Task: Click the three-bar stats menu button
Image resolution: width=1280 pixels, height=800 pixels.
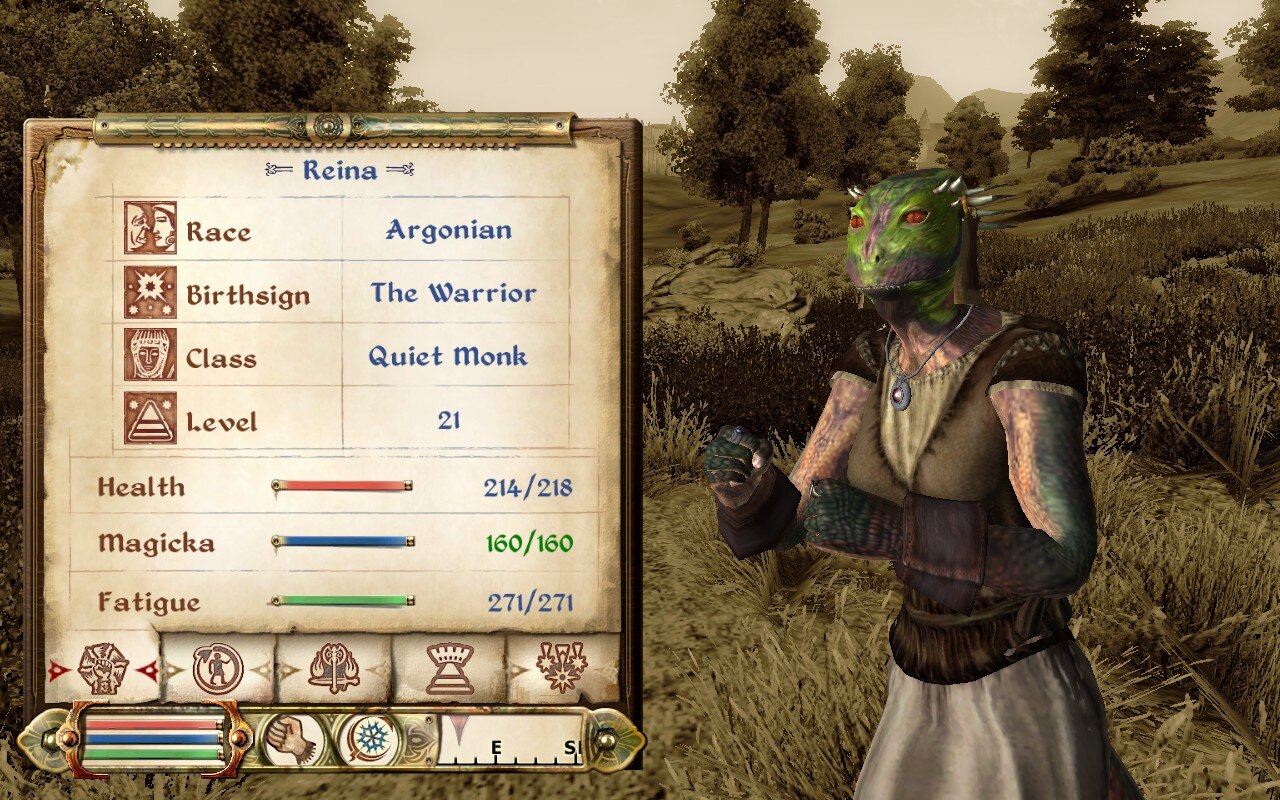Action: click(153, 739)
